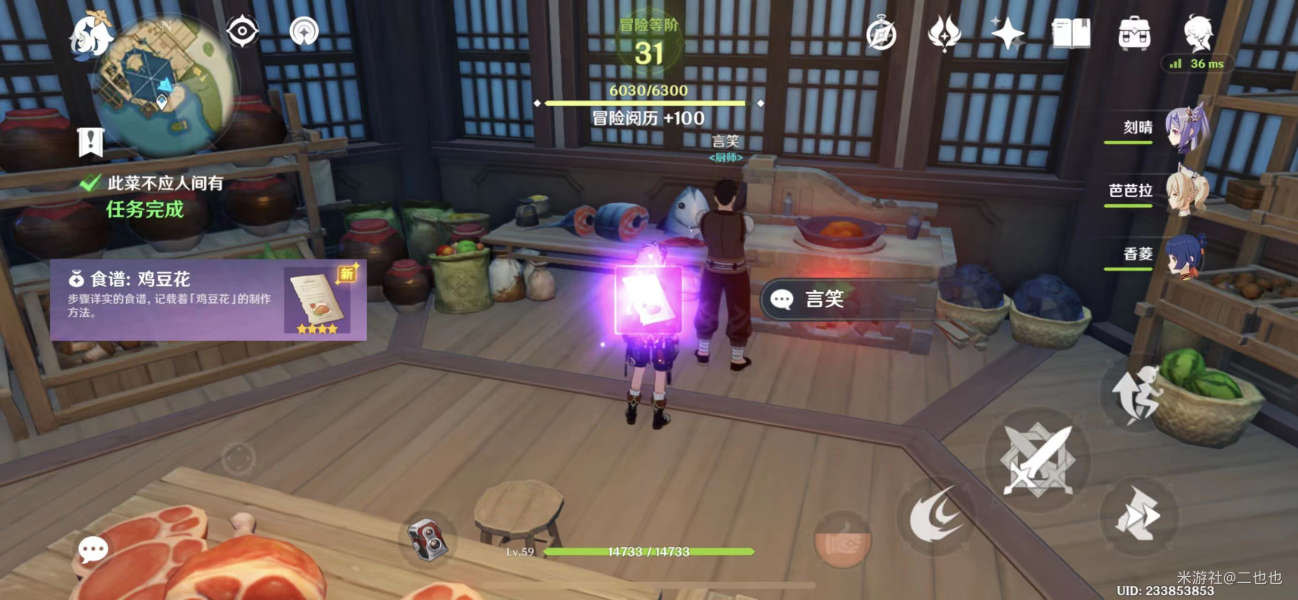1298x600 pixels.
Task: Open the chat speech bubble
Action: [x=93, y=549]
